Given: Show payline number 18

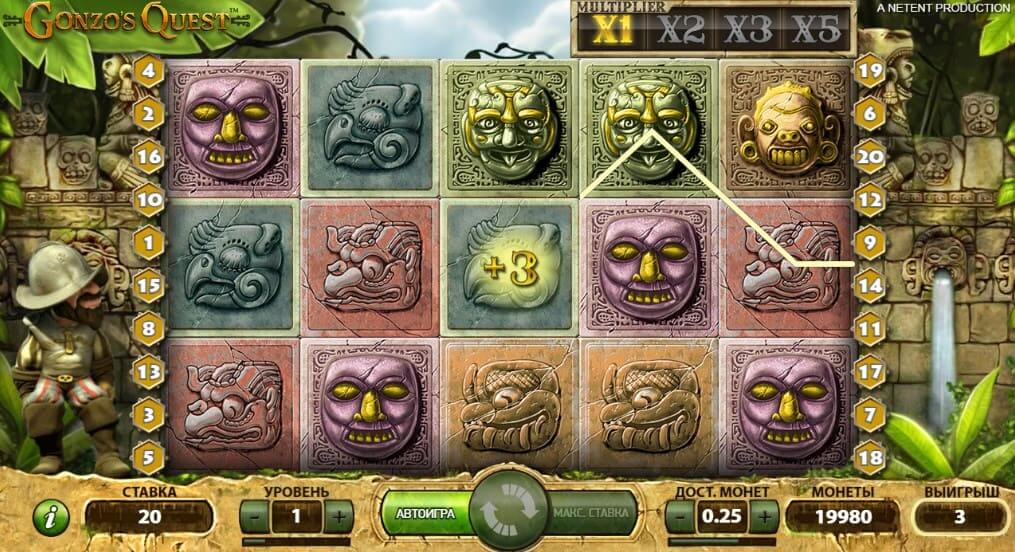Looking at the screenshot, I should click(868, 455).
